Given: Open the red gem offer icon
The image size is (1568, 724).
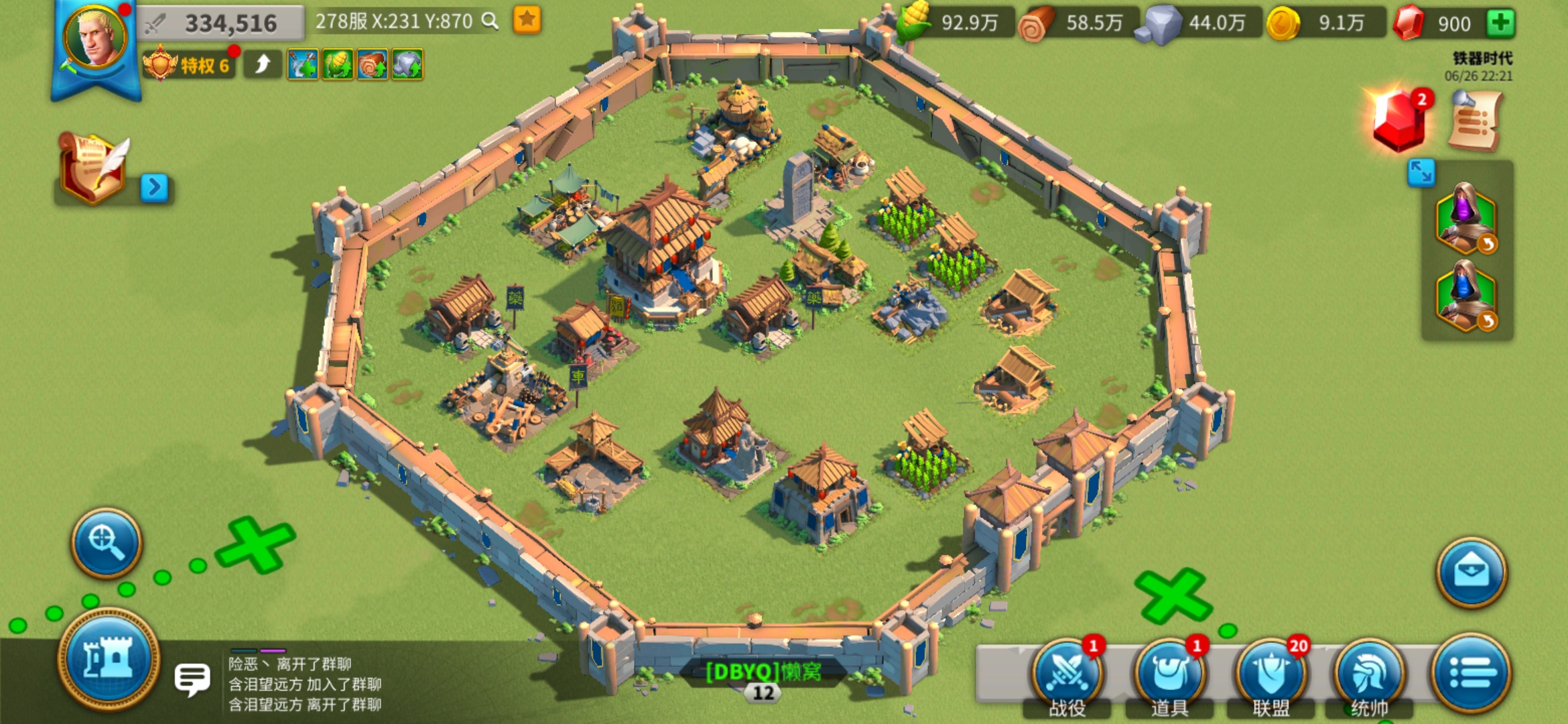Looking at the screenshot, I should point(1399,121).
